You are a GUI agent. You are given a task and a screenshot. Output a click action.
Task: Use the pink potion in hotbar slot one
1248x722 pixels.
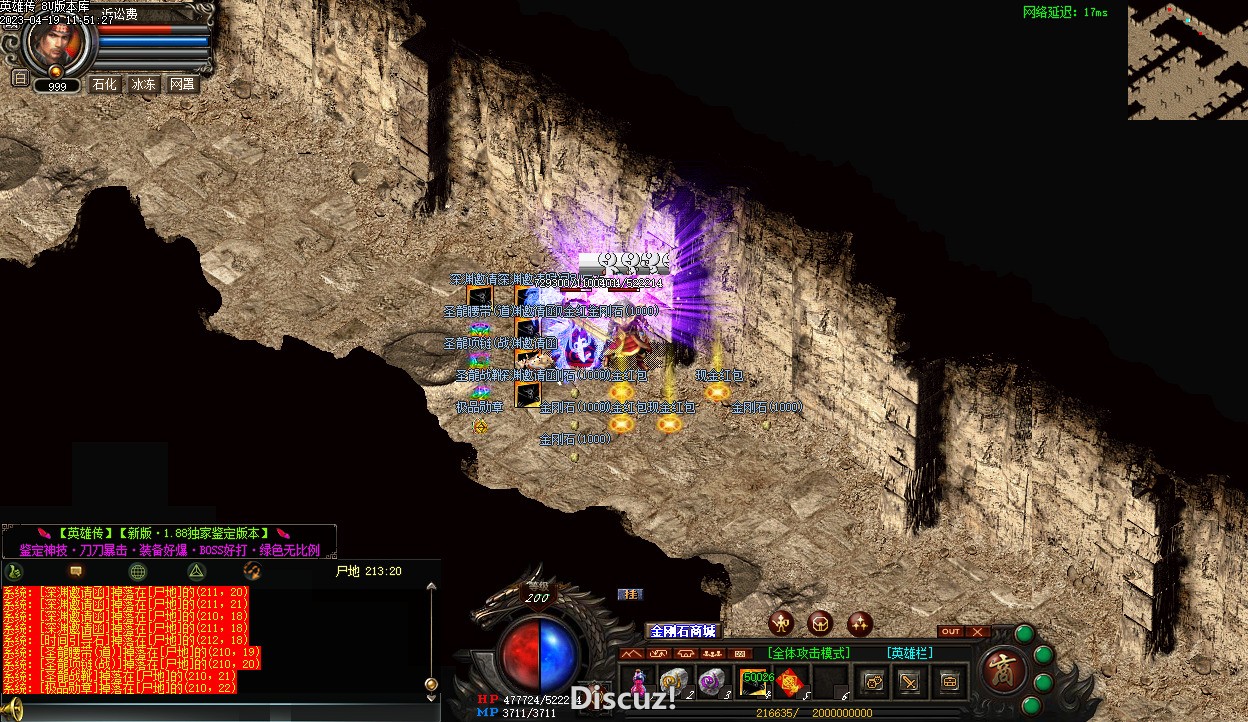tap(638, 681)
